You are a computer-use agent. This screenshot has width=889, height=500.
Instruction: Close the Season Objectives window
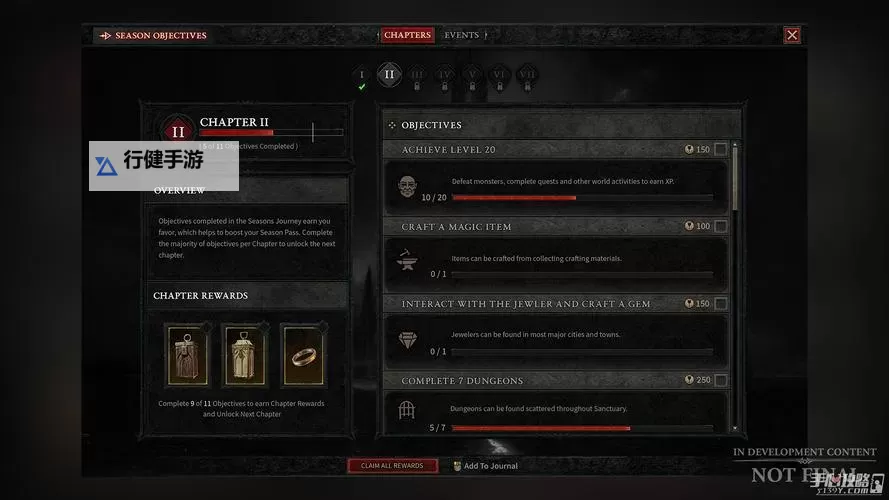click(792, 35)
